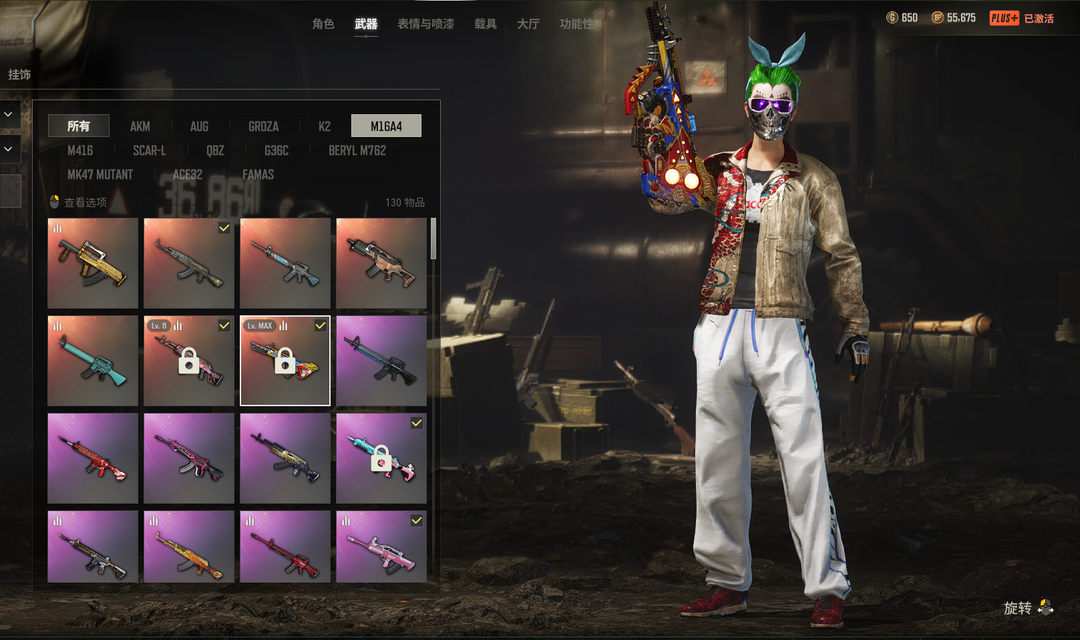Choose the GROZA weapon filter

263,126
